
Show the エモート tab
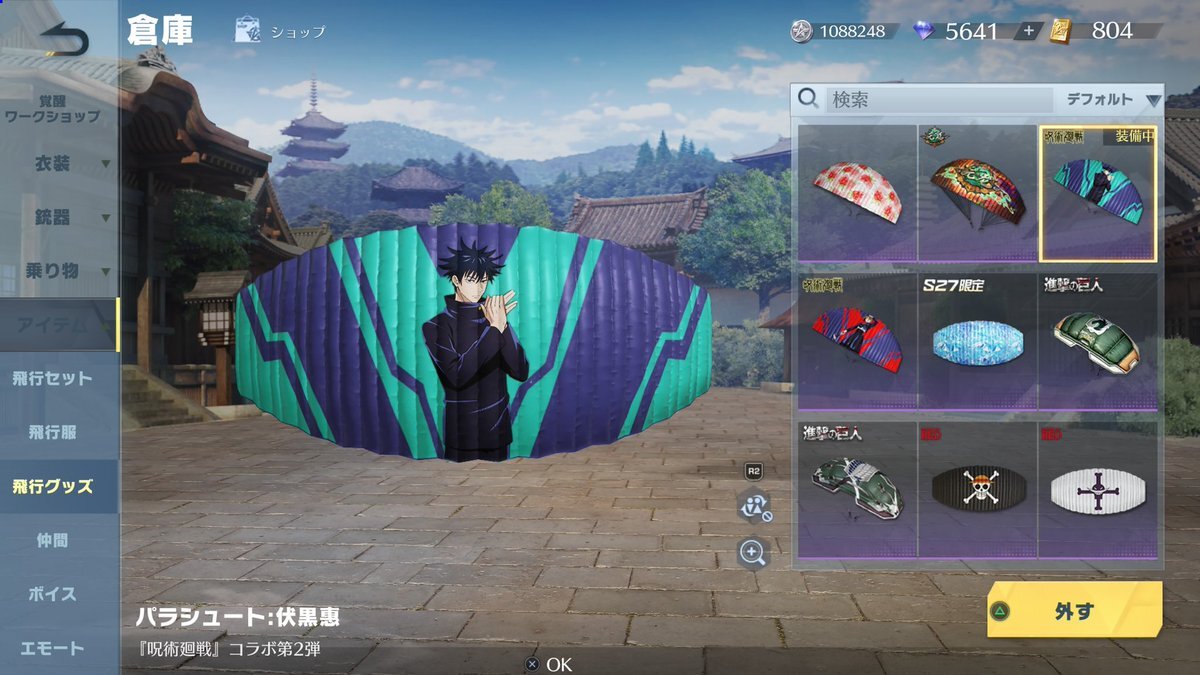point(52,649)
